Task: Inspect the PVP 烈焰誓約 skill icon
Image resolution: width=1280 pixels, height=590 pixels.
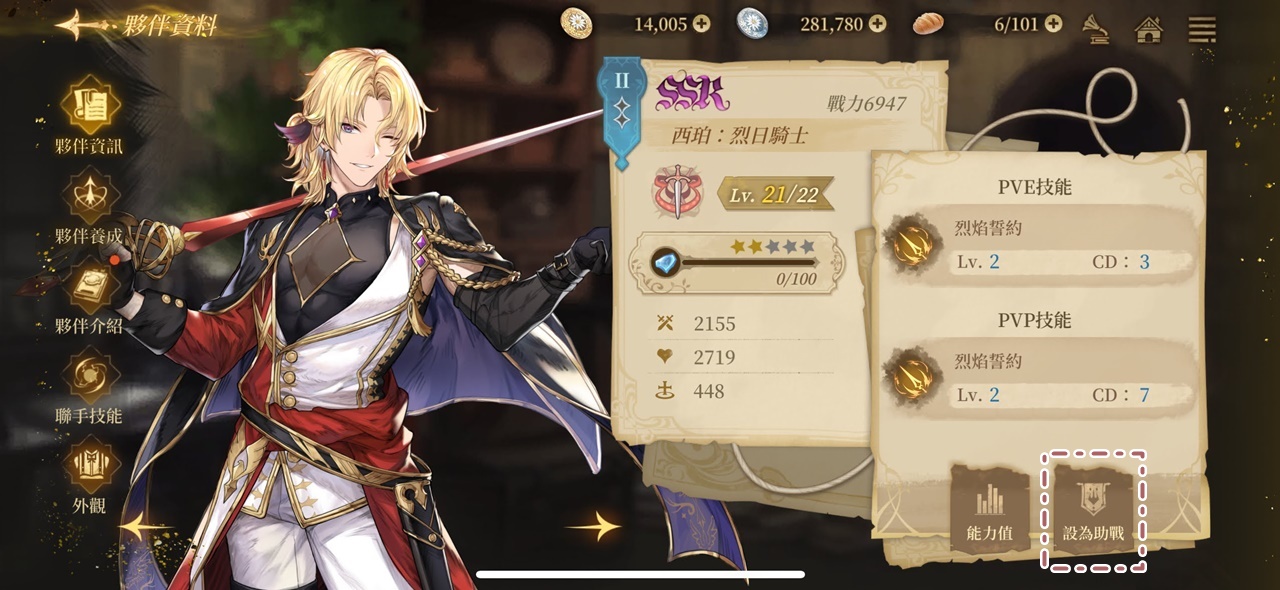Action: [912, 378]
